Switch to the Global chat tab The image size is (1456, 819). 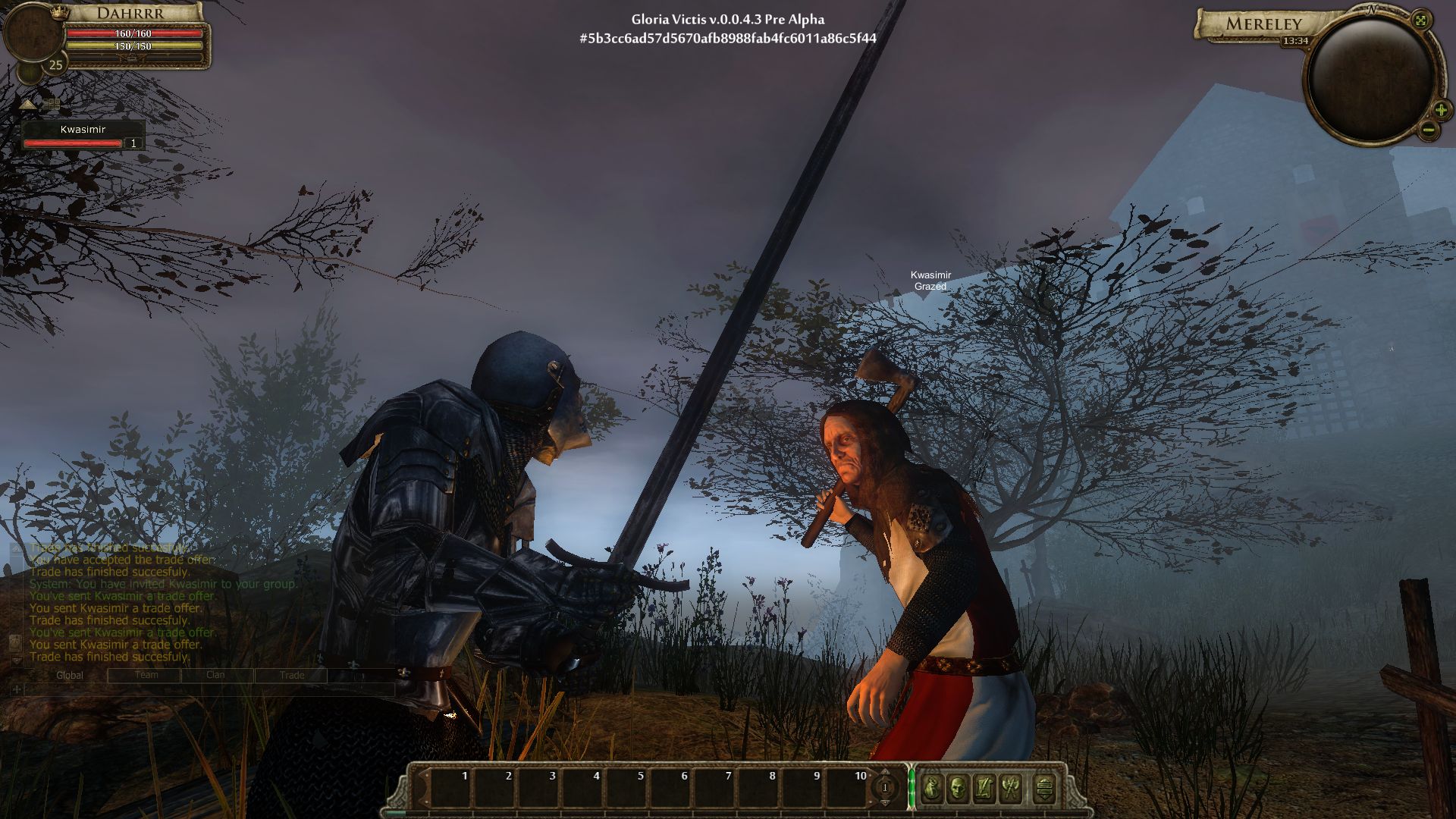[70, 675]
